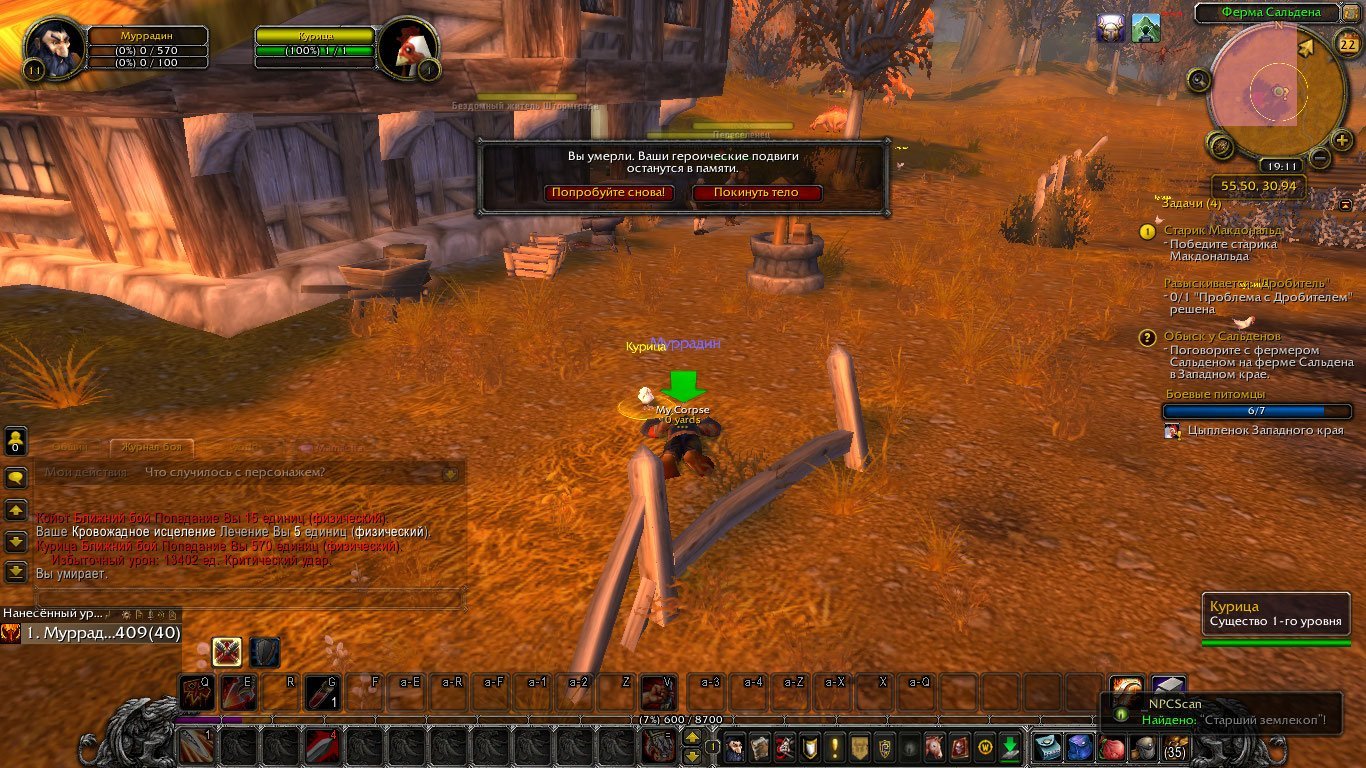Open the yellow exclamation mark quest log button
The image size is (1366, 768).
(x=834, y=747)
